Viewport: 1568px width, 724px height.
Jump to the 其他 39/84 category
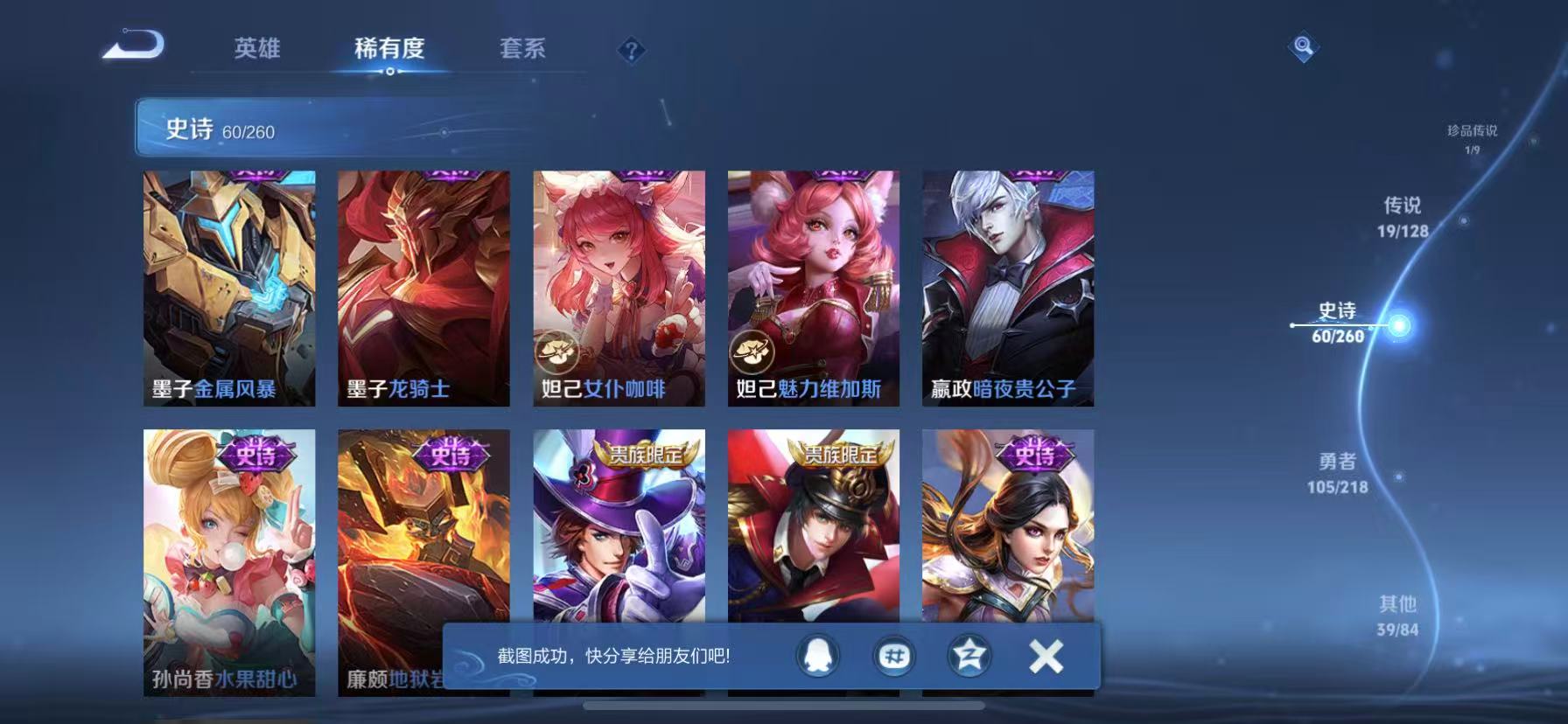tap(1396, 612)
